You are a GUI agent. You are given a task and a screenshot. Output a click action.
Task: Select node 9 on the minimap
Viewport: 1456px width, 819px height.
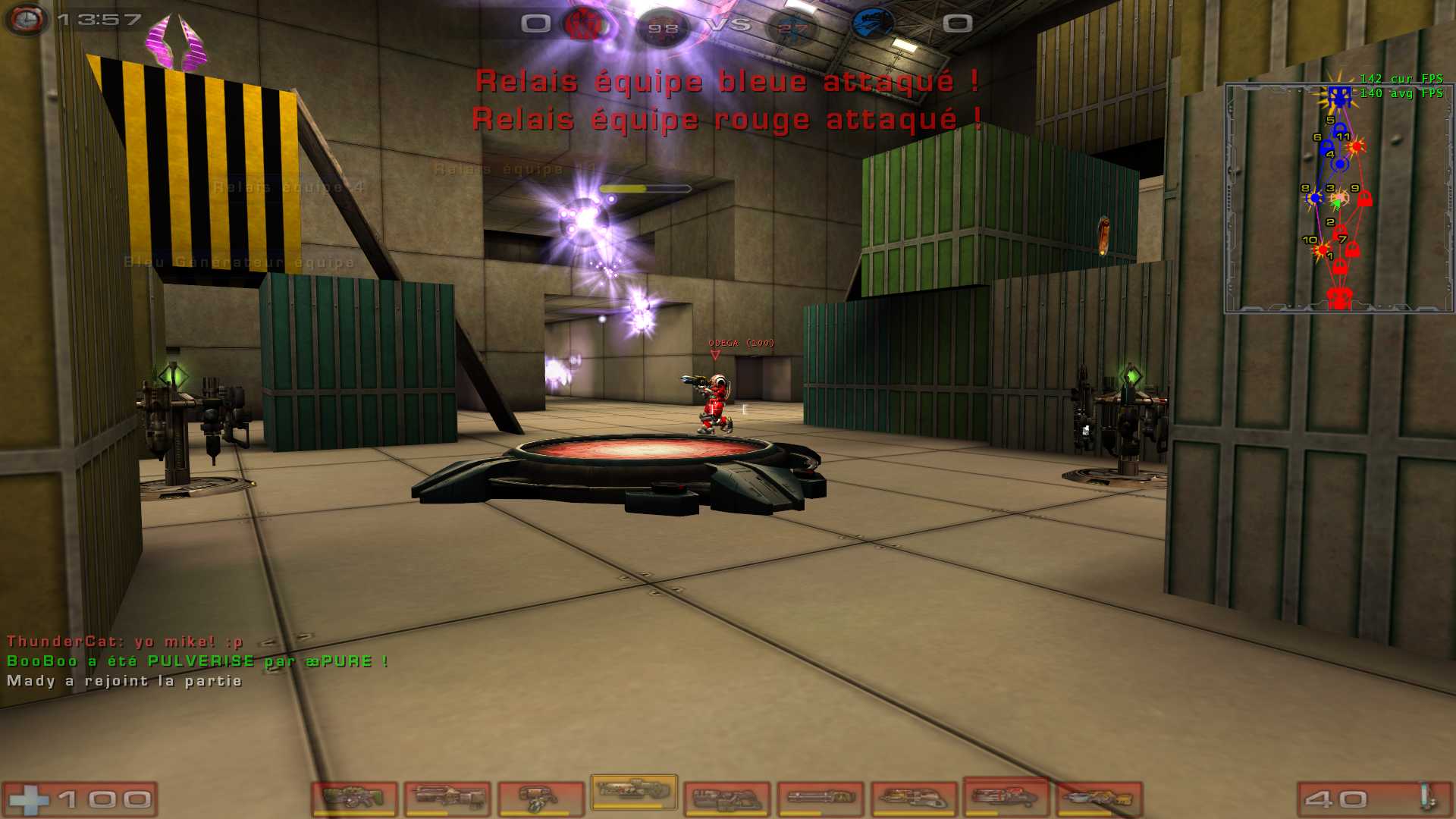click(x=1364, y=199)
